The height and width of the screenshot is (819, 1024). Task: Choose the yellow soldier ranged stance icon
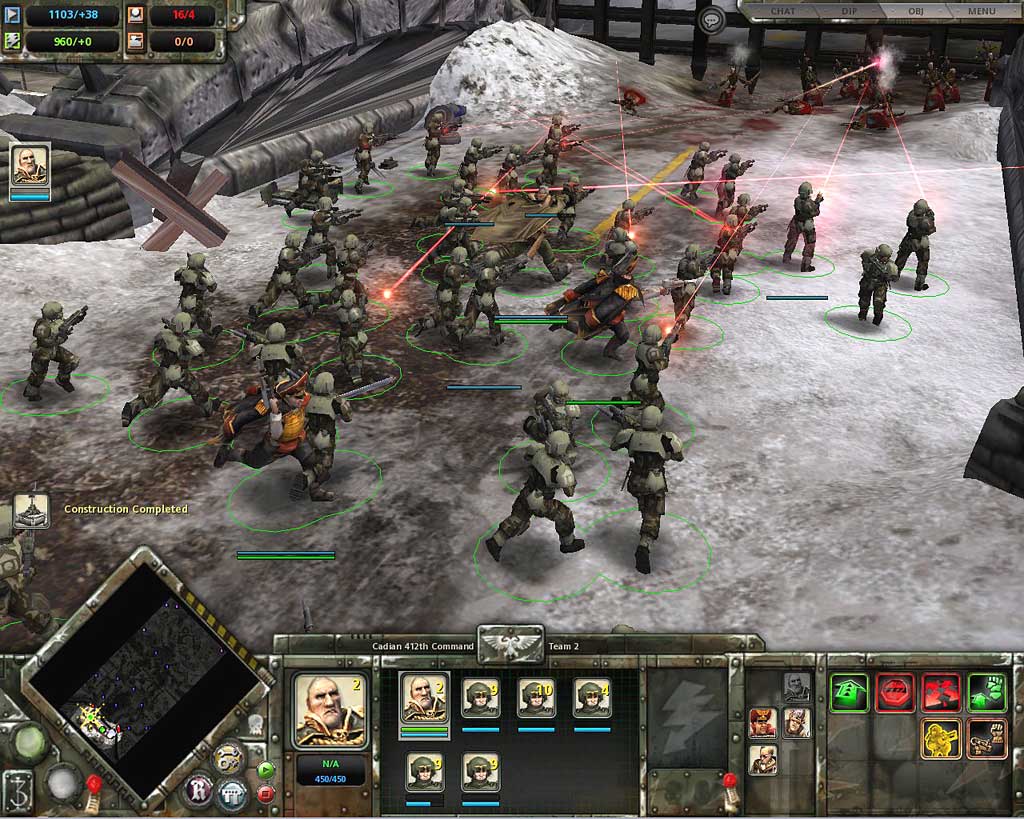point(941,738)
